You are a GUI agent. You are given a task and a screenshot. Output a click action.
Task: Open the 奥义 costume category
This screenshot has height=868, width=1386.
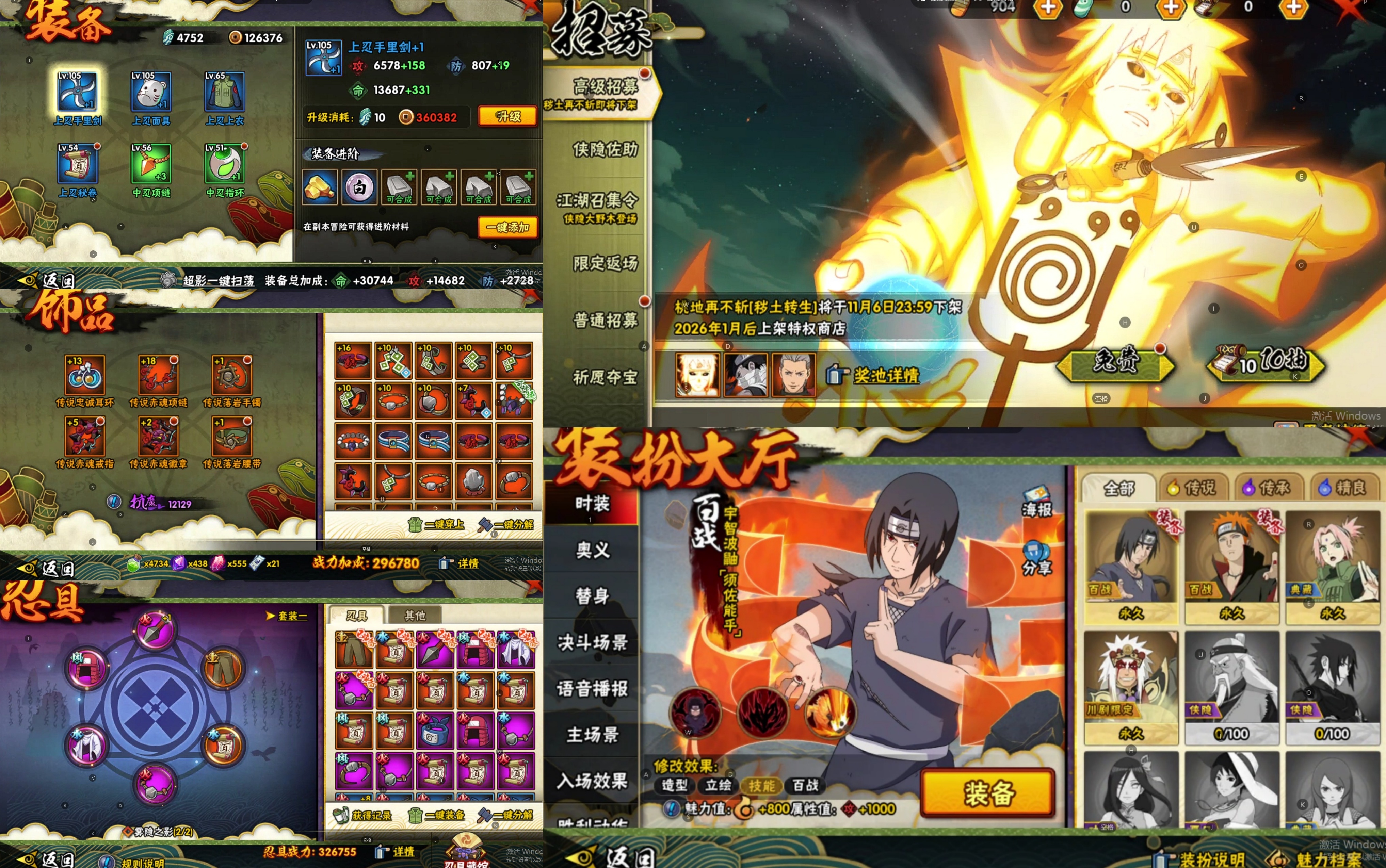point(592,550)
